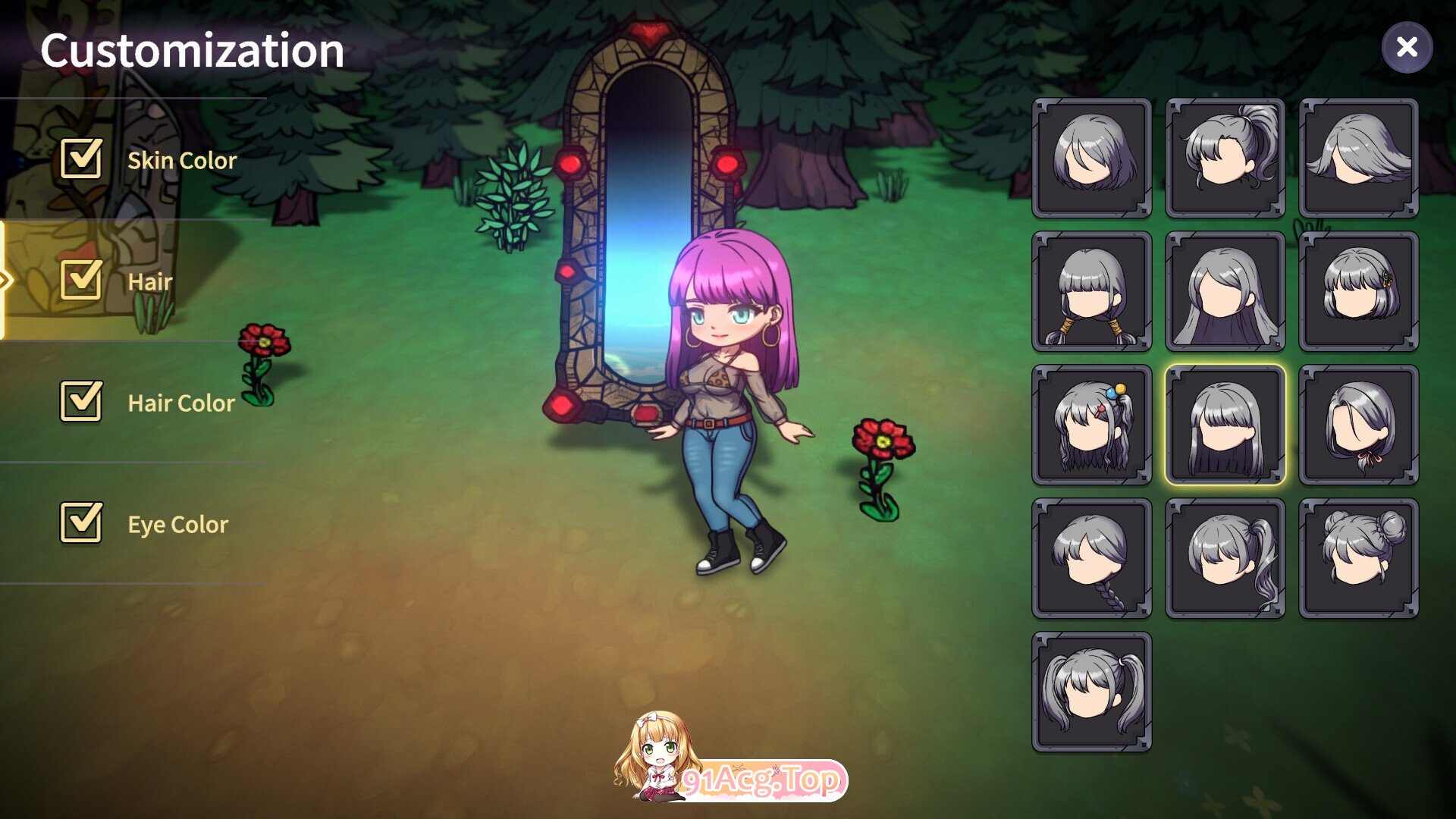Choose the wavy hair with colorful bobbles

tap(1092, 425)
